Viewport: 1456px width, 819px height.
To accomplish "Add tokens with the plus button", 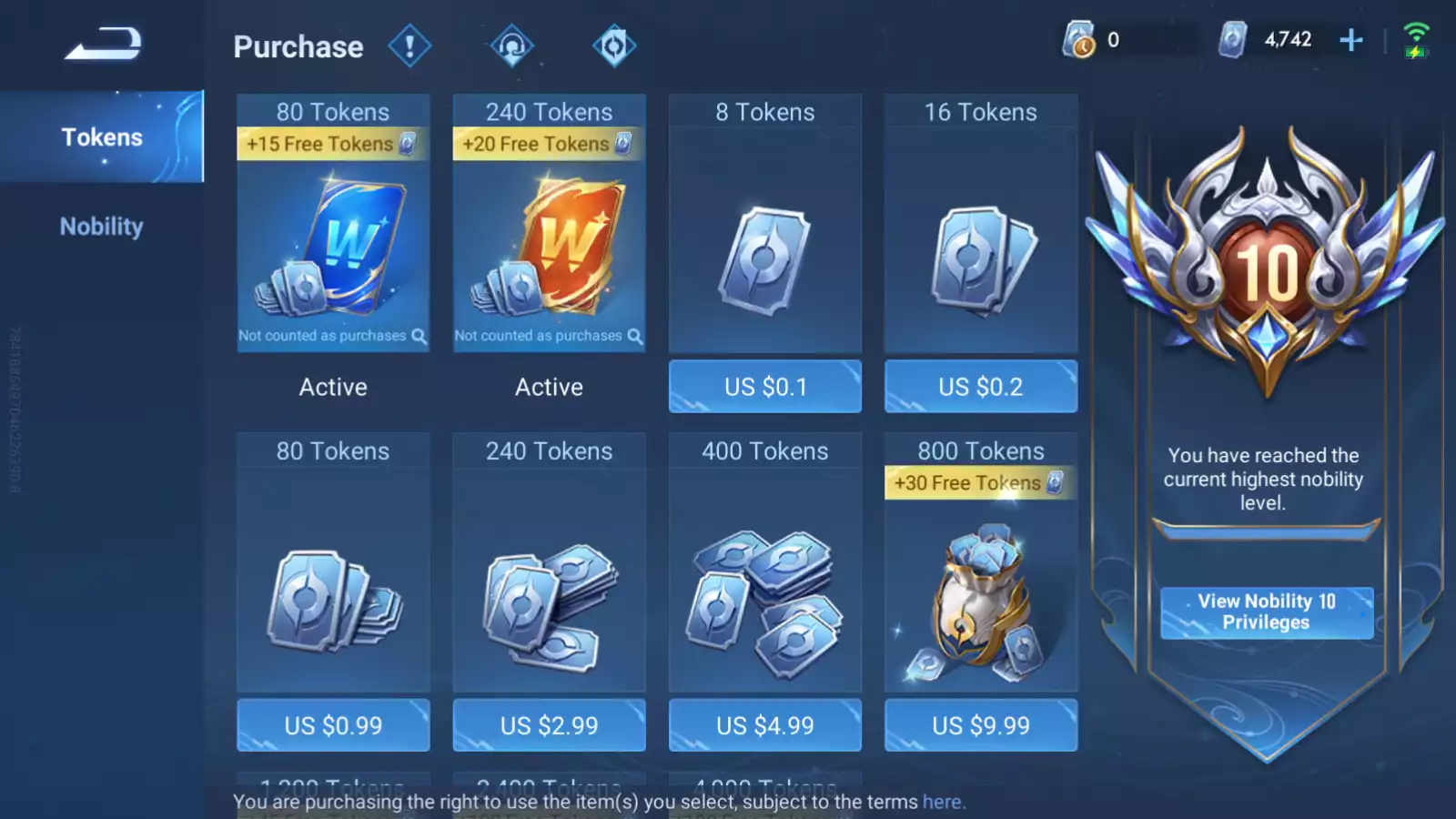I will (1351, 40).
